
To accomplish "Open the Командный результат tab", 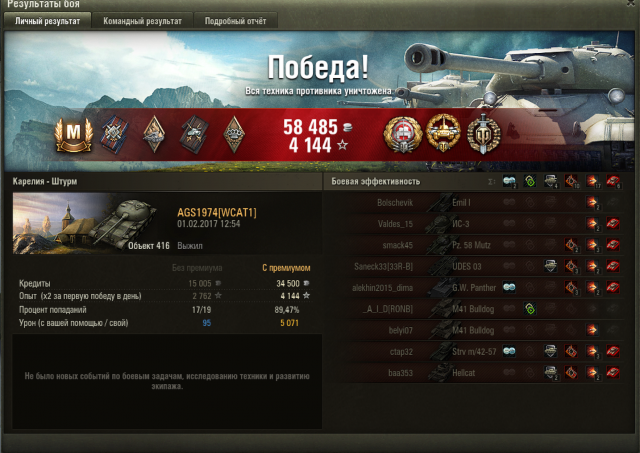I will click(x=143, y=20).
